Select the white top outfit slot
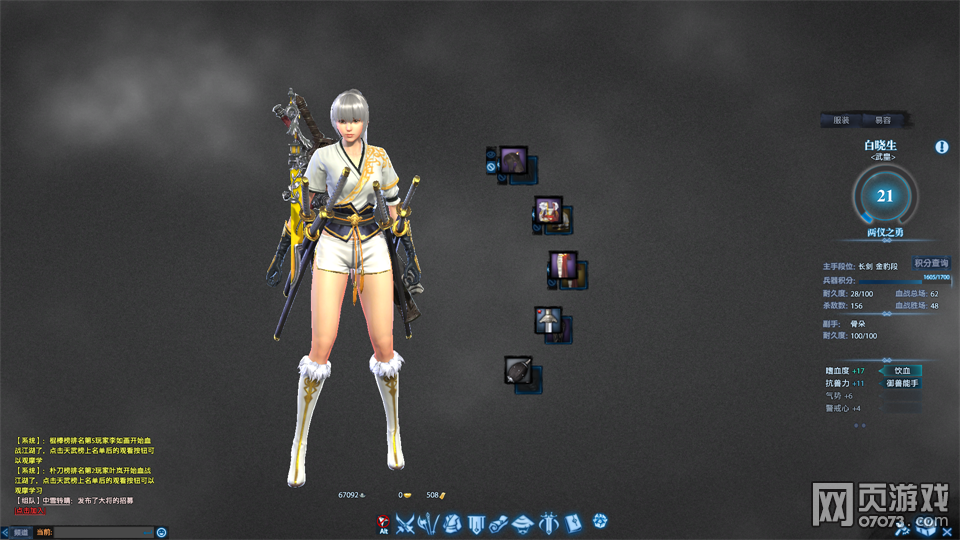 (548, 210)
